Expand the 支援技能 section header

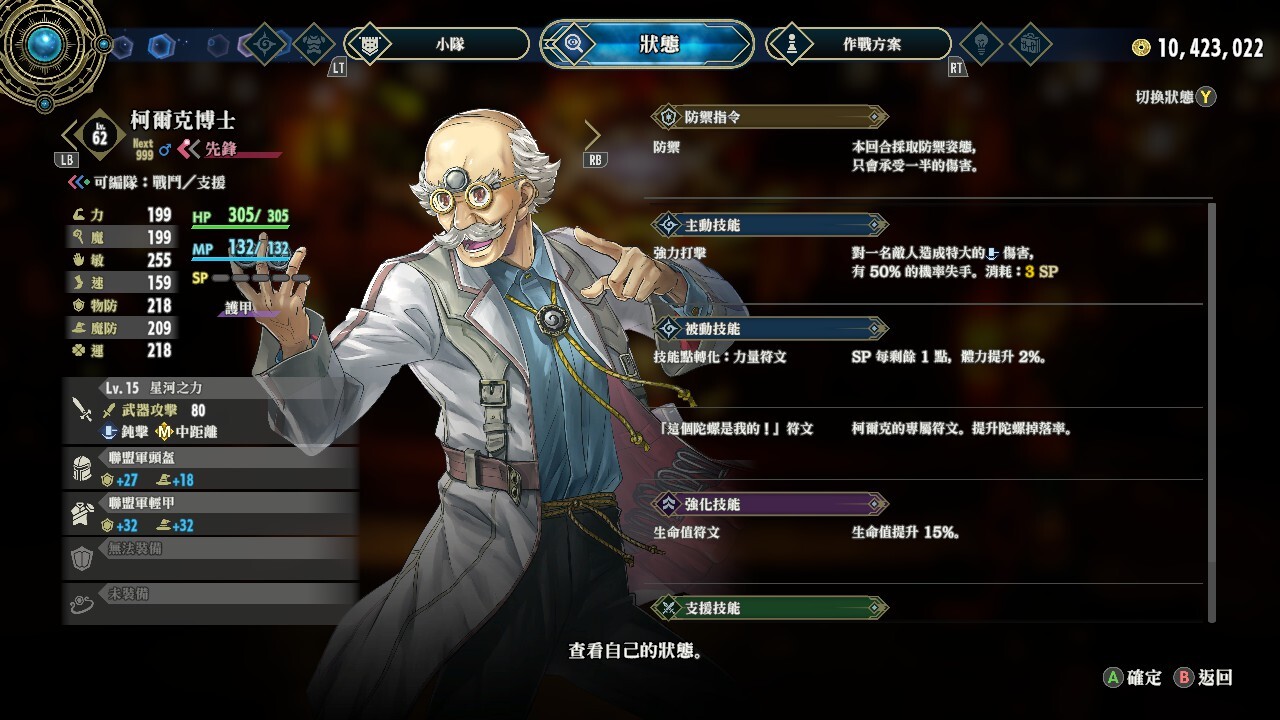click(768, 607)
